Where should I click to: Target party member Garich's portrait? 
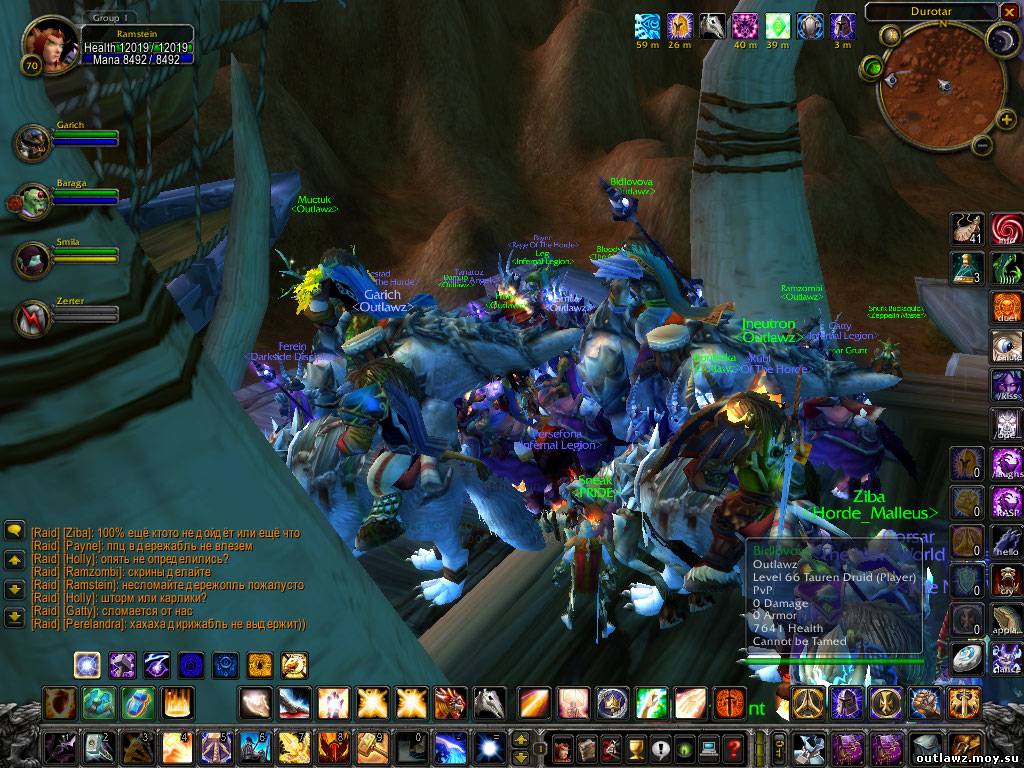coord(33,143)
